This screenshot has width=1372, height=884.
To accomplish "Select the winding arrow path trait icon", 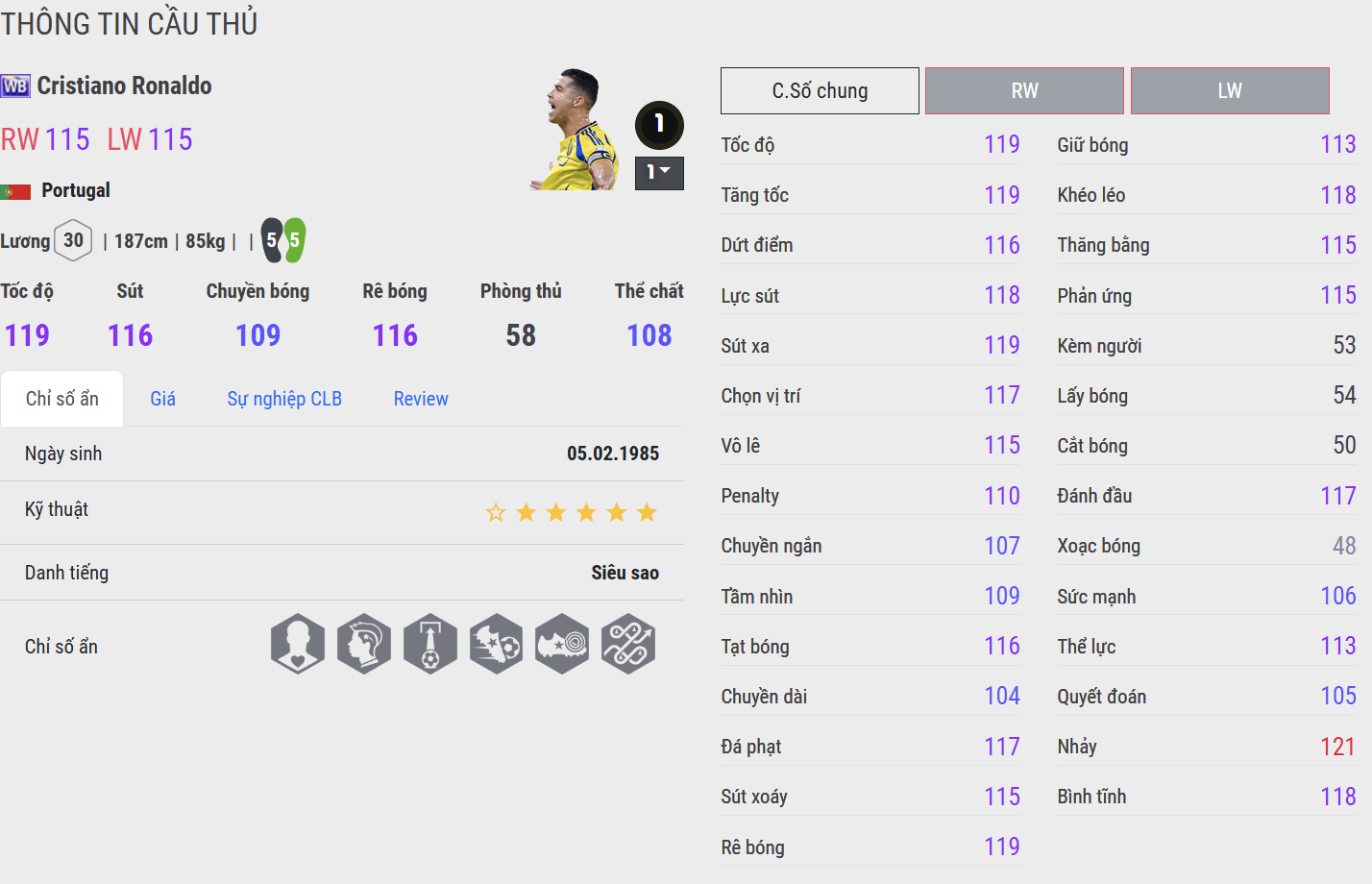I will click(628, 644).
